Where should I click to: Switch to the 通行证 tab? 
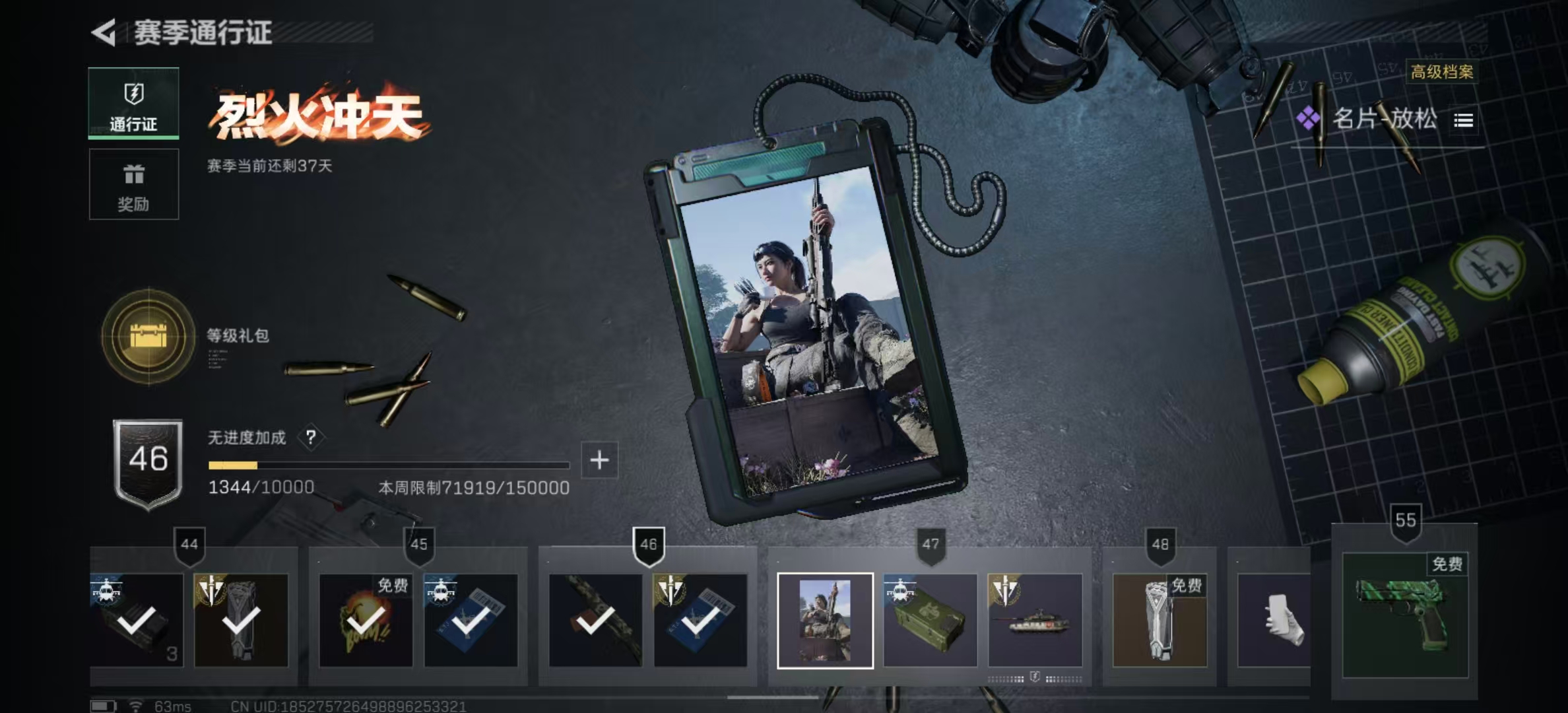point(134,103)
